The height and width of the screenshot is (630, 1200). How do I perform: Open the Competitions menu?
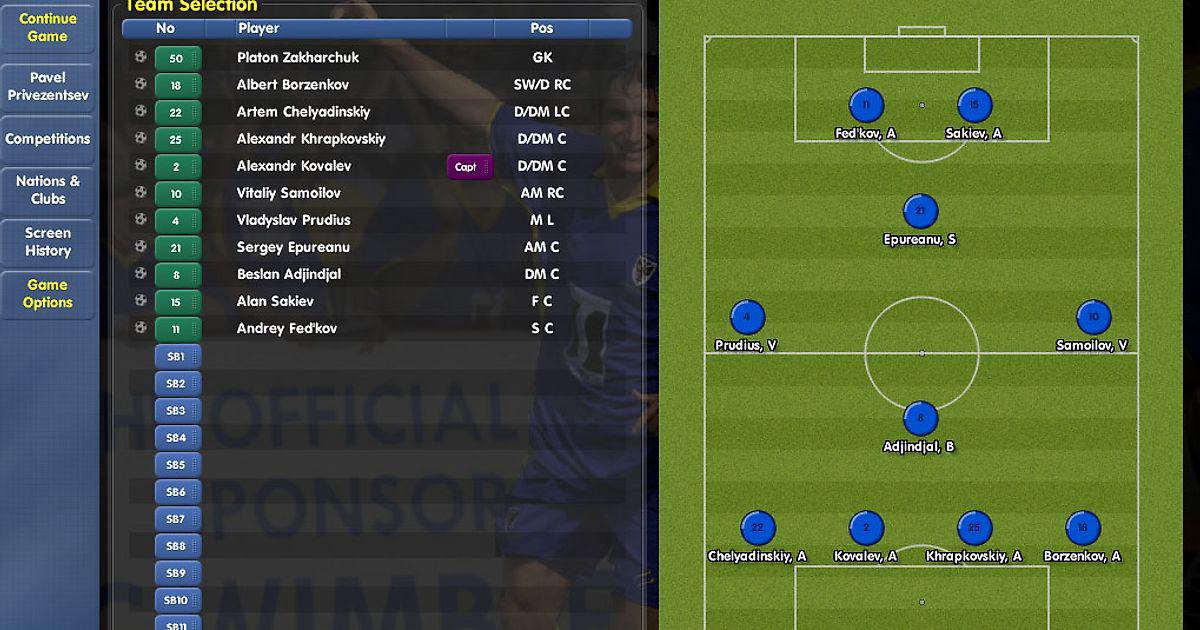(x=48, y=139)
